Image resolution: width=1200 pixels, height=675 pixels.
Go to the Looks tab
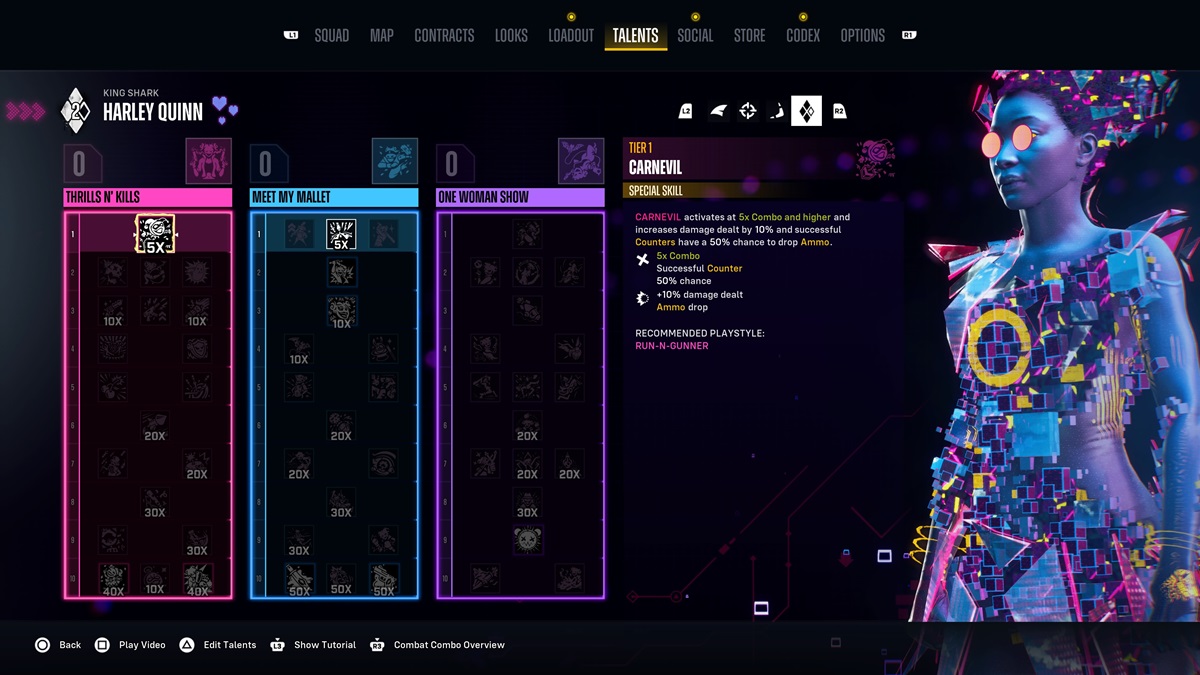(x=511, y=36)
